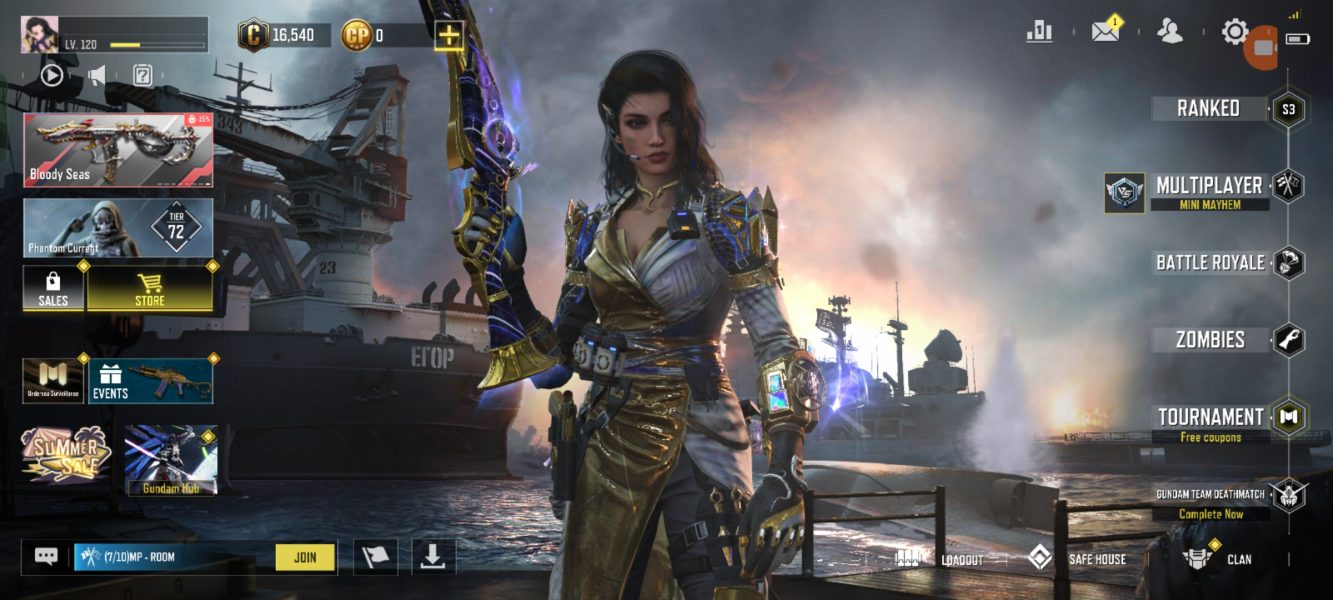1333x600 pixels.
Task: Open the Gundam Hub banner
Action: pos(170,460)
